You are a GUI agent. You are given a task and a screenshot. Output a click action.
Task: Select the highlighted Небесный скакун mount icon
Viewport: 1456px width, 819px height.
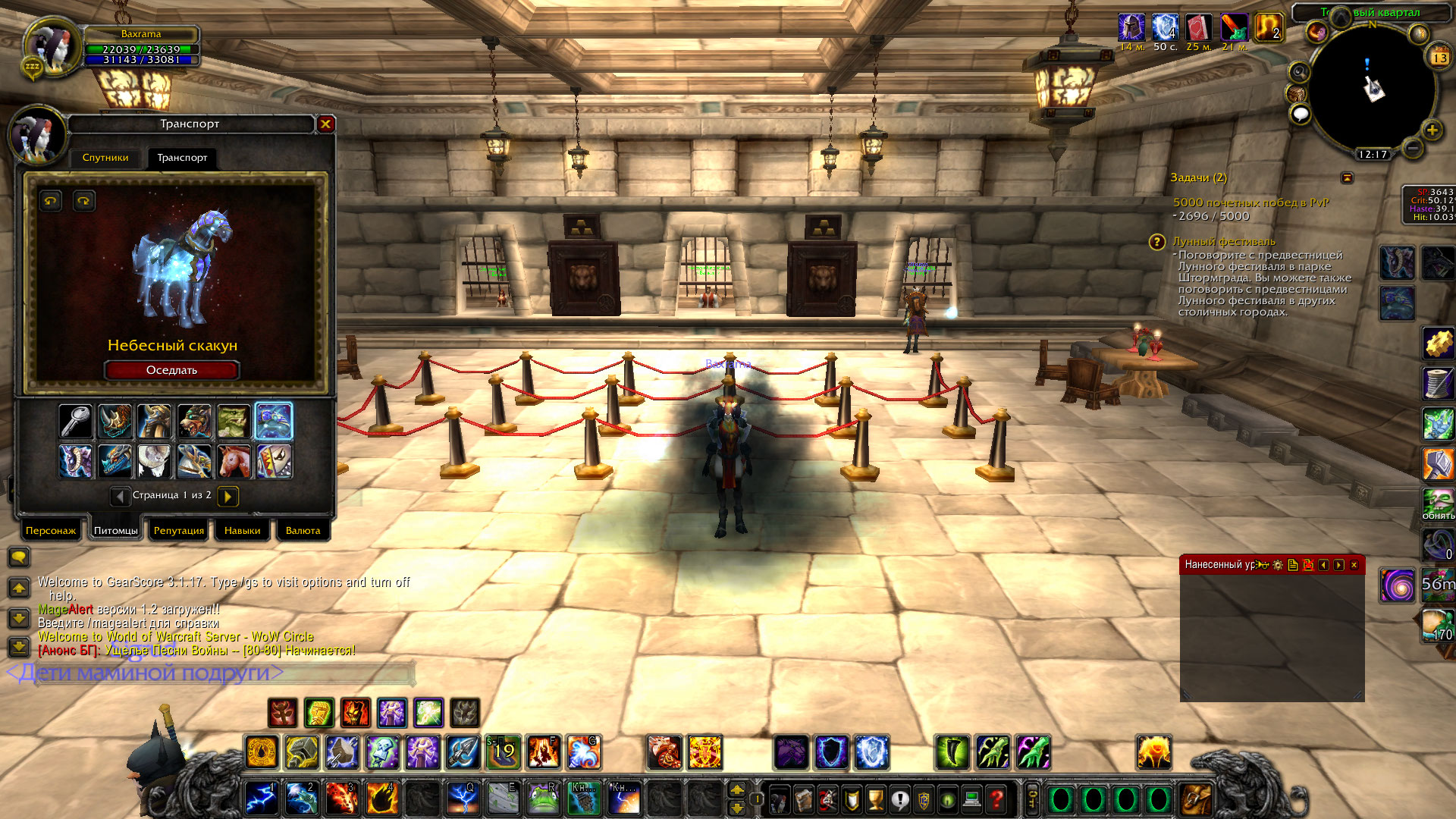[274, 422]
